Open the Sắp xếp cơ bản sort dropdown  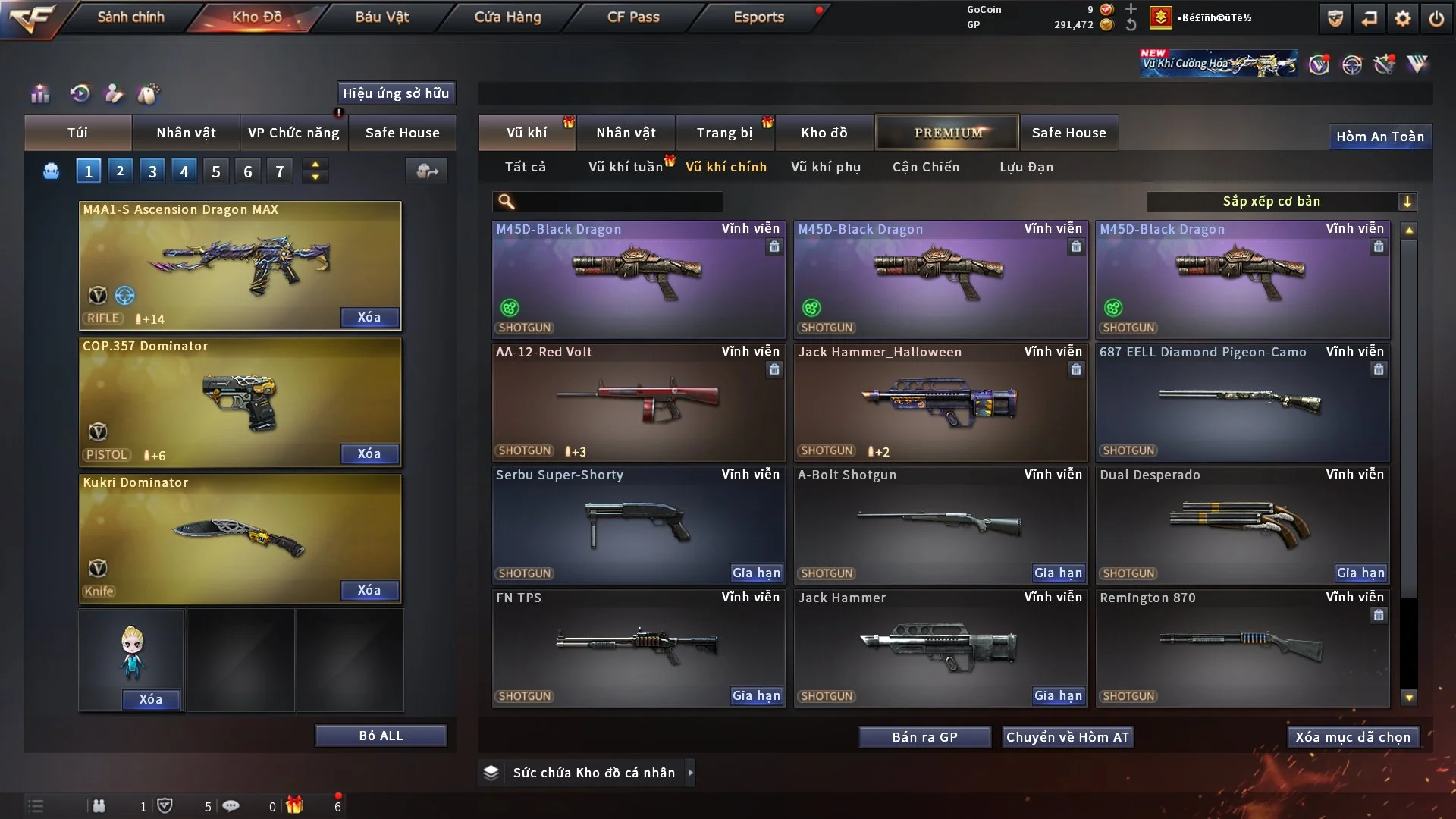(x=1281, y=201)
